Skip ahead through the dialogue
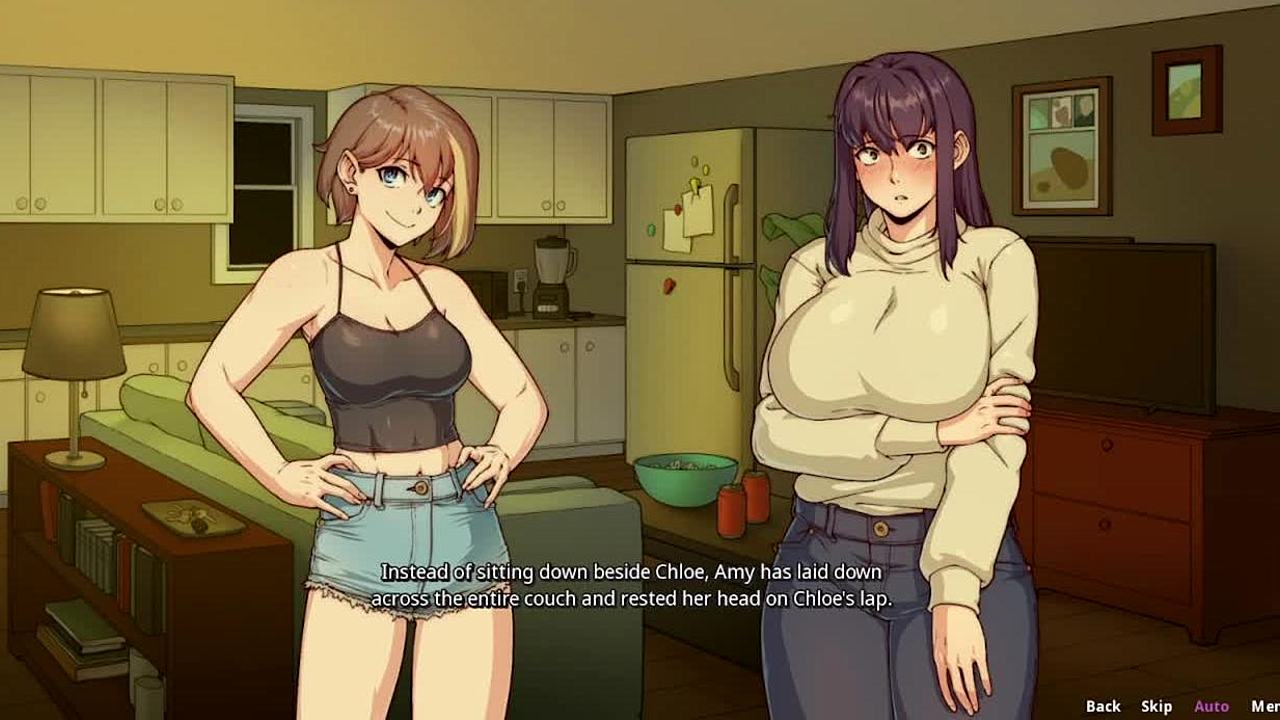1280x720 pixels. pyautogui.click(x=1156, y=706)
